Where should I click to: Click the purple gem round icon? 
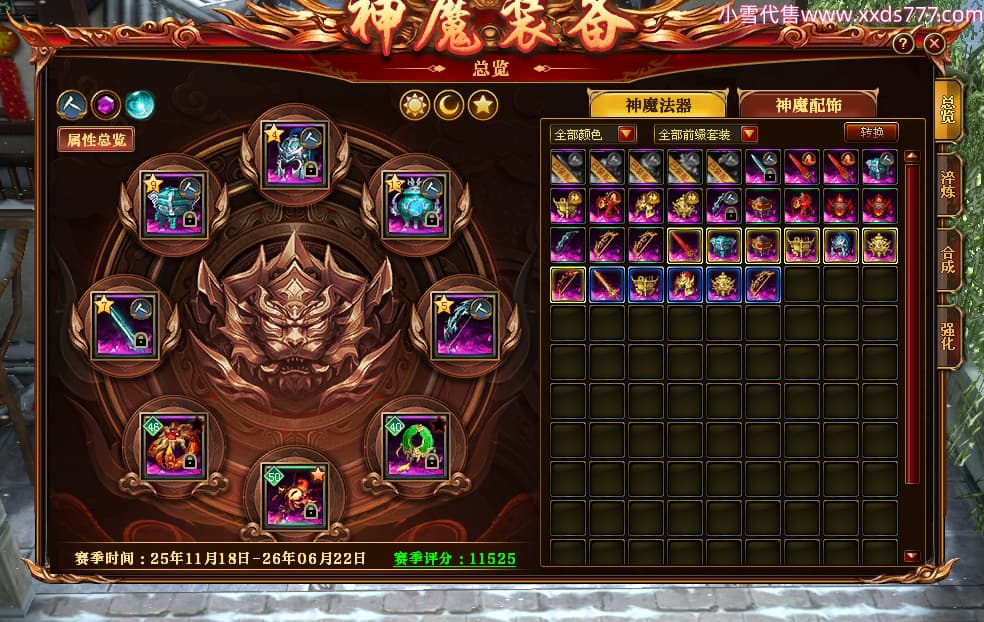click(106, 104)
